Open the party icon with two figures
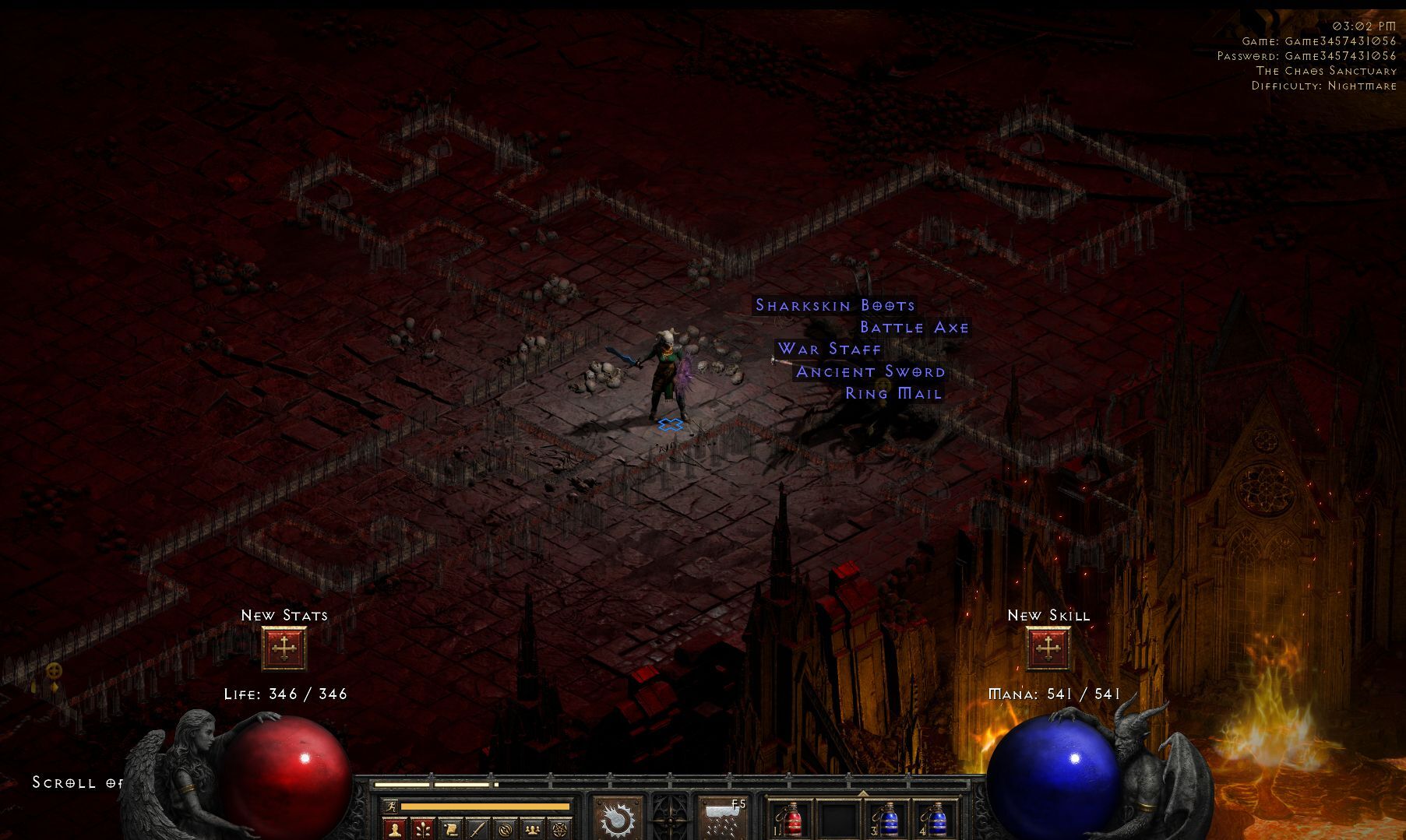 pos(532,829)
